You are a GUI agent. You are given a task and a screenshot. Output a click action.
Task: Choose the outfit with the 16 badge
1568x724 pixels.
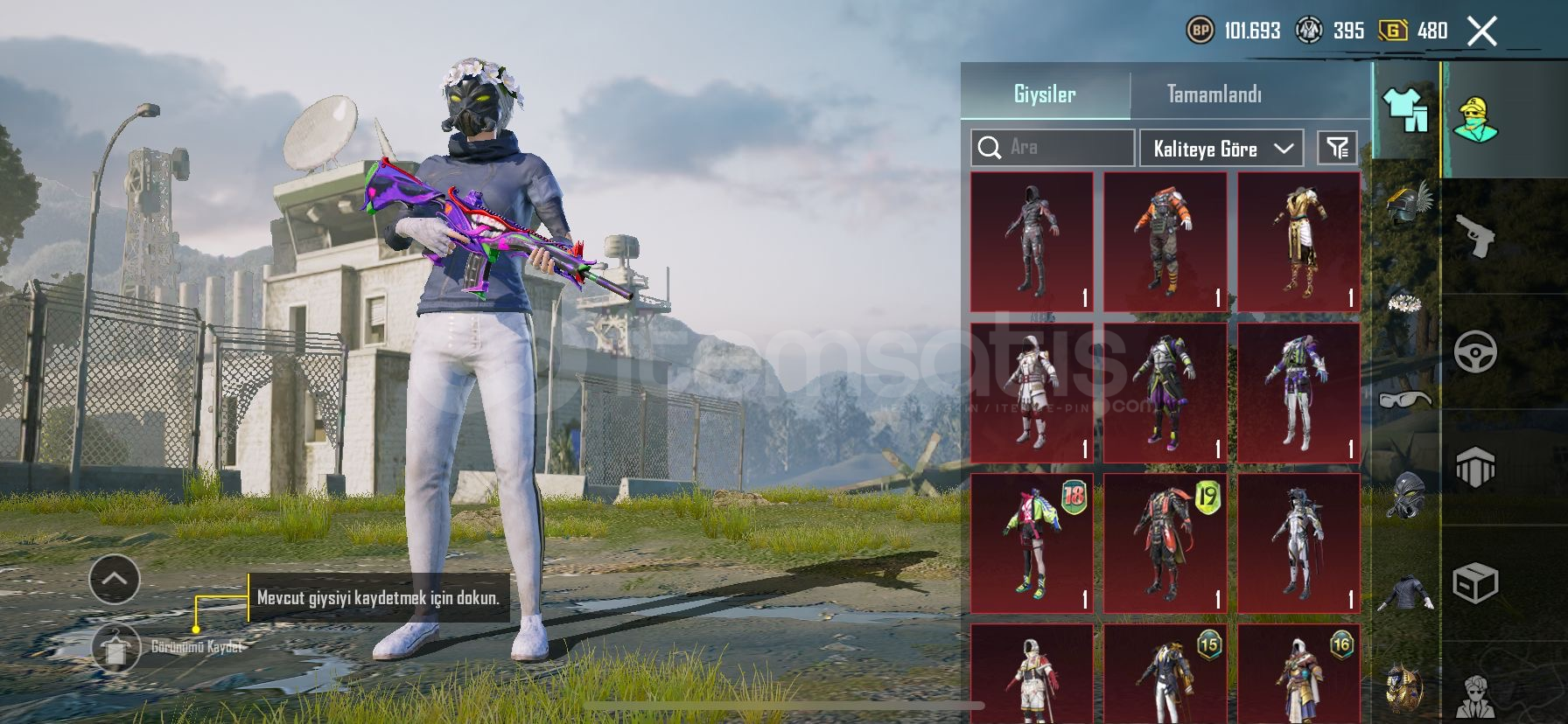(1298, 675)
